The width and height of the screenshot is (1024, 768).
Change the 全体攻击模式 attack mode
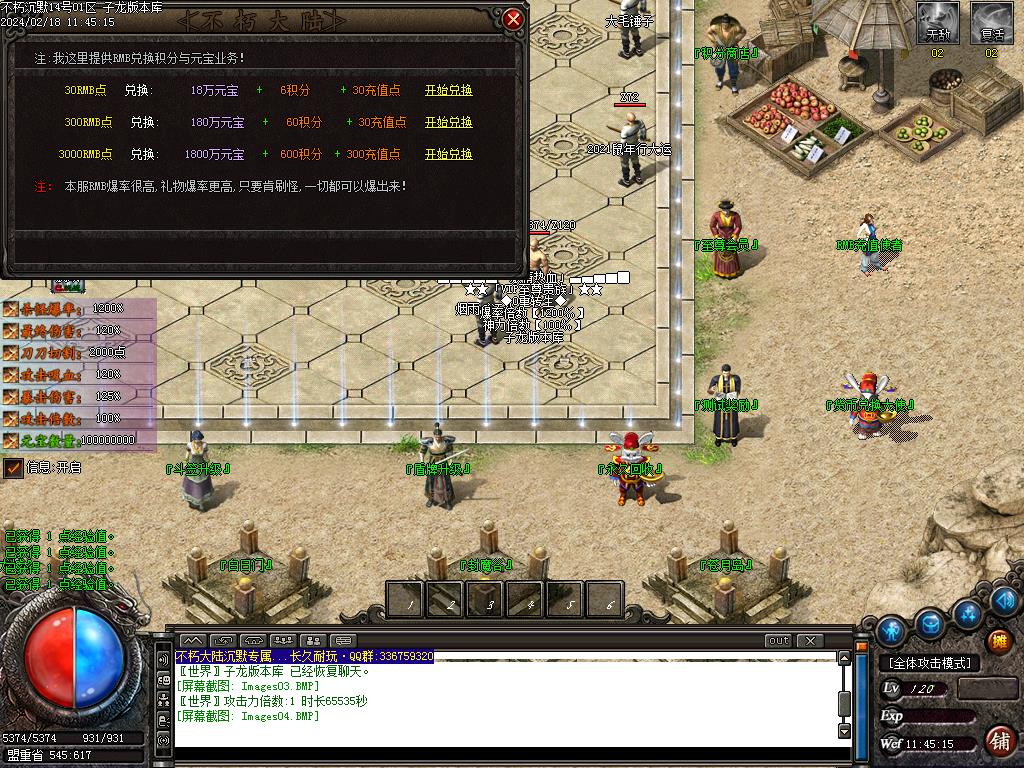point(929,663)
